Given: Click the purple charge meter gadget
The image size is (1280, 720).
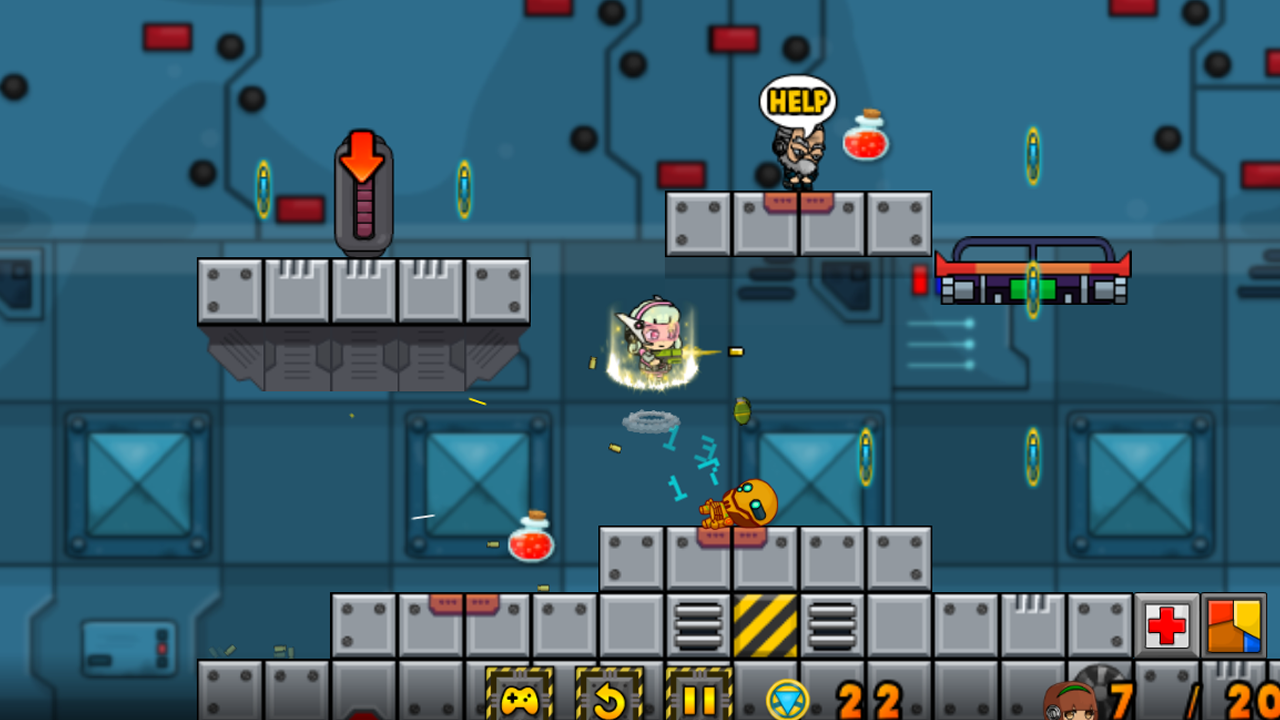Looking at the screenshot, I should pos(362,210).
